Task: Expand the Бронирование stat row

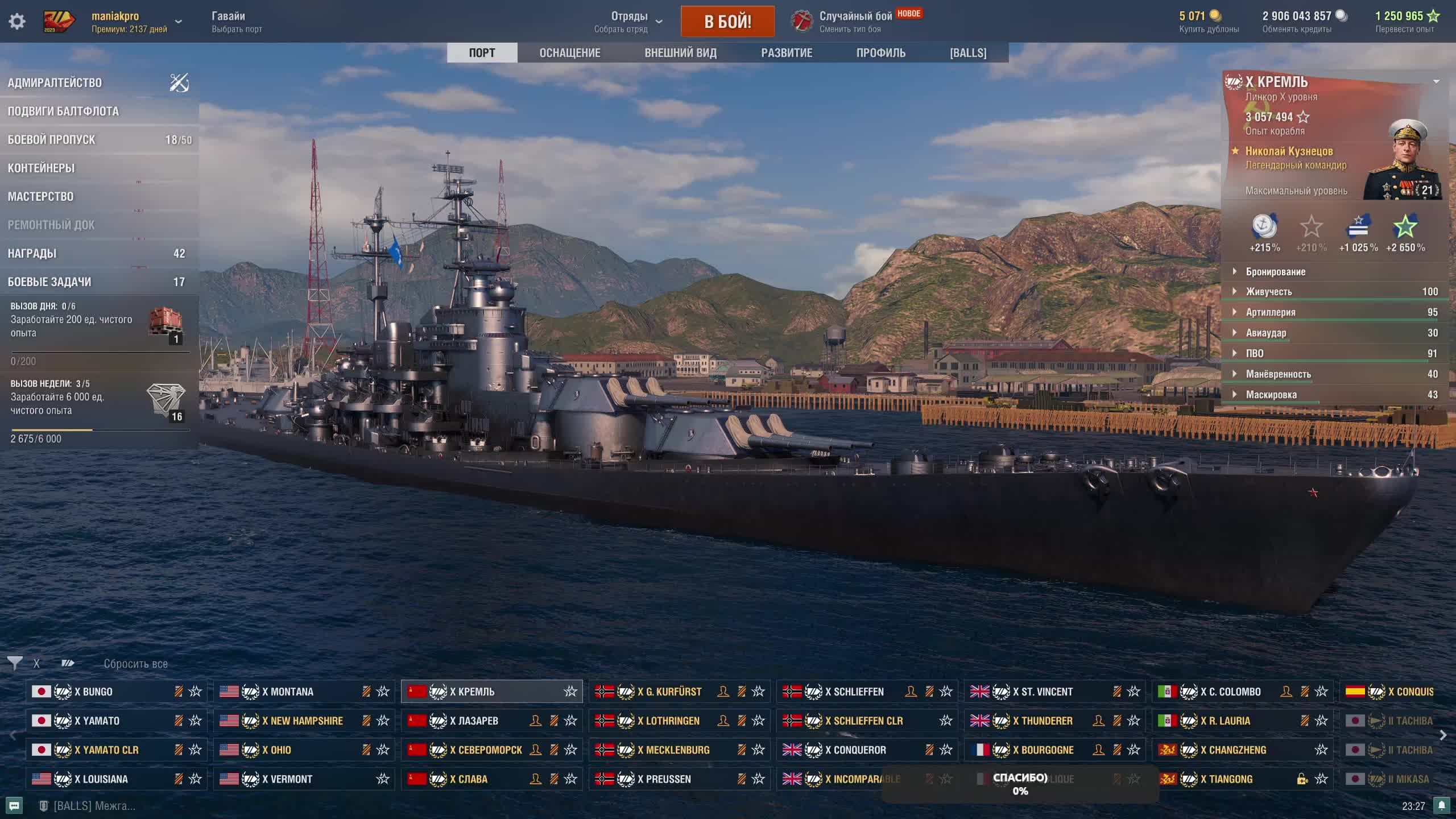Action: pos(1275,272)
